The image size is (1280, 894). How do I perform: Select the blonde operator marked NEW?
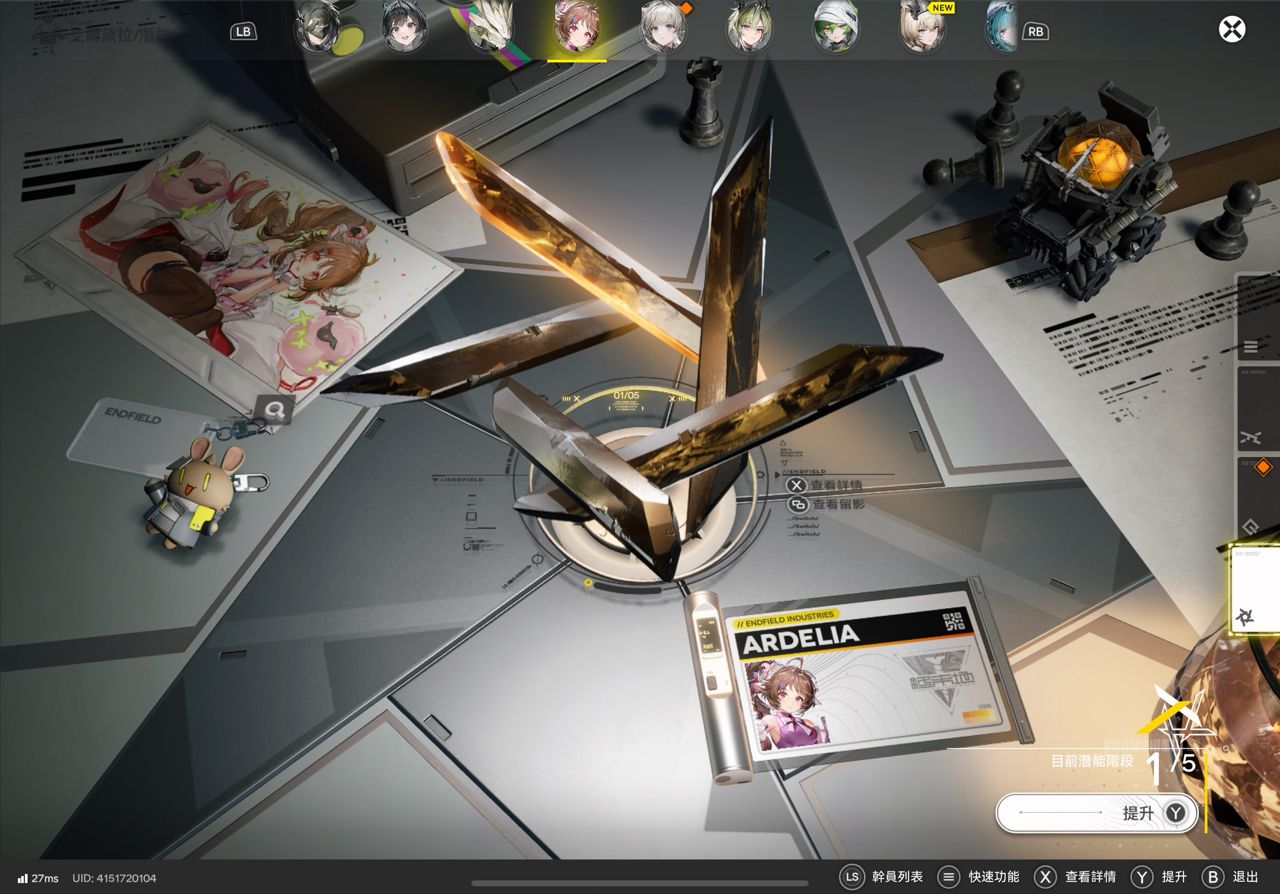point(922,27)
